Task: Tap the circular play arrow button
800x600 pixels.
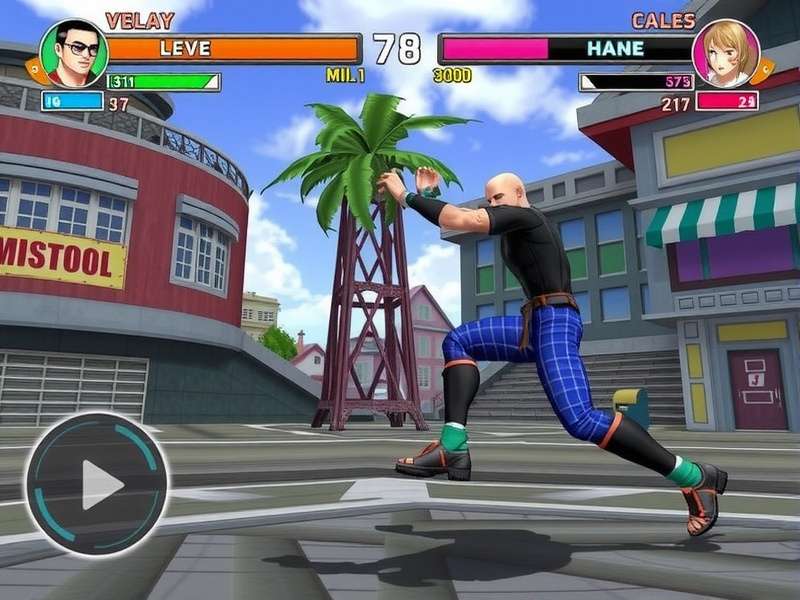Action: click(97, 484)
